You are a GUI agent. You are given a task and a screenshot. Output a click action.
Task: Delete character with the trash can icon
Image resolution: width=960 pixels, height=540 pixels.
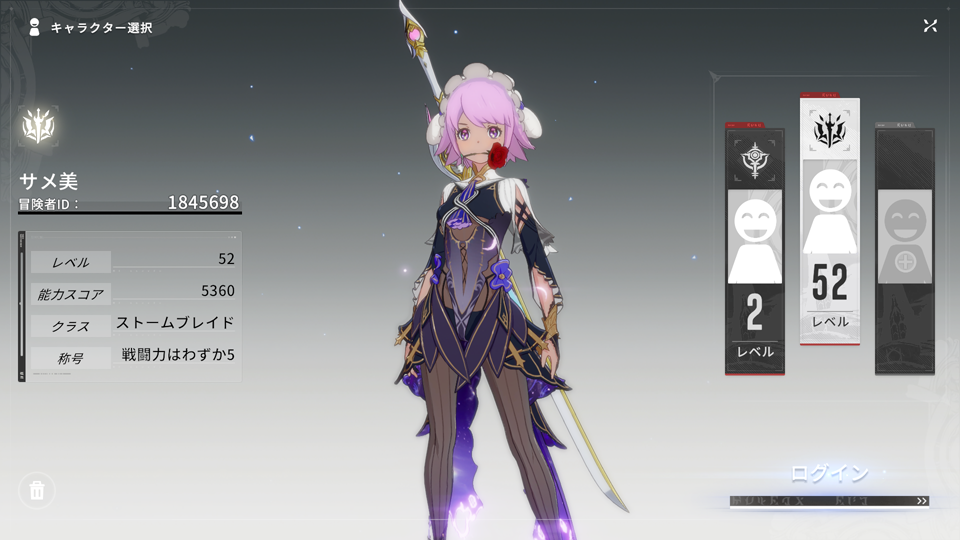(x=37, y=490)
